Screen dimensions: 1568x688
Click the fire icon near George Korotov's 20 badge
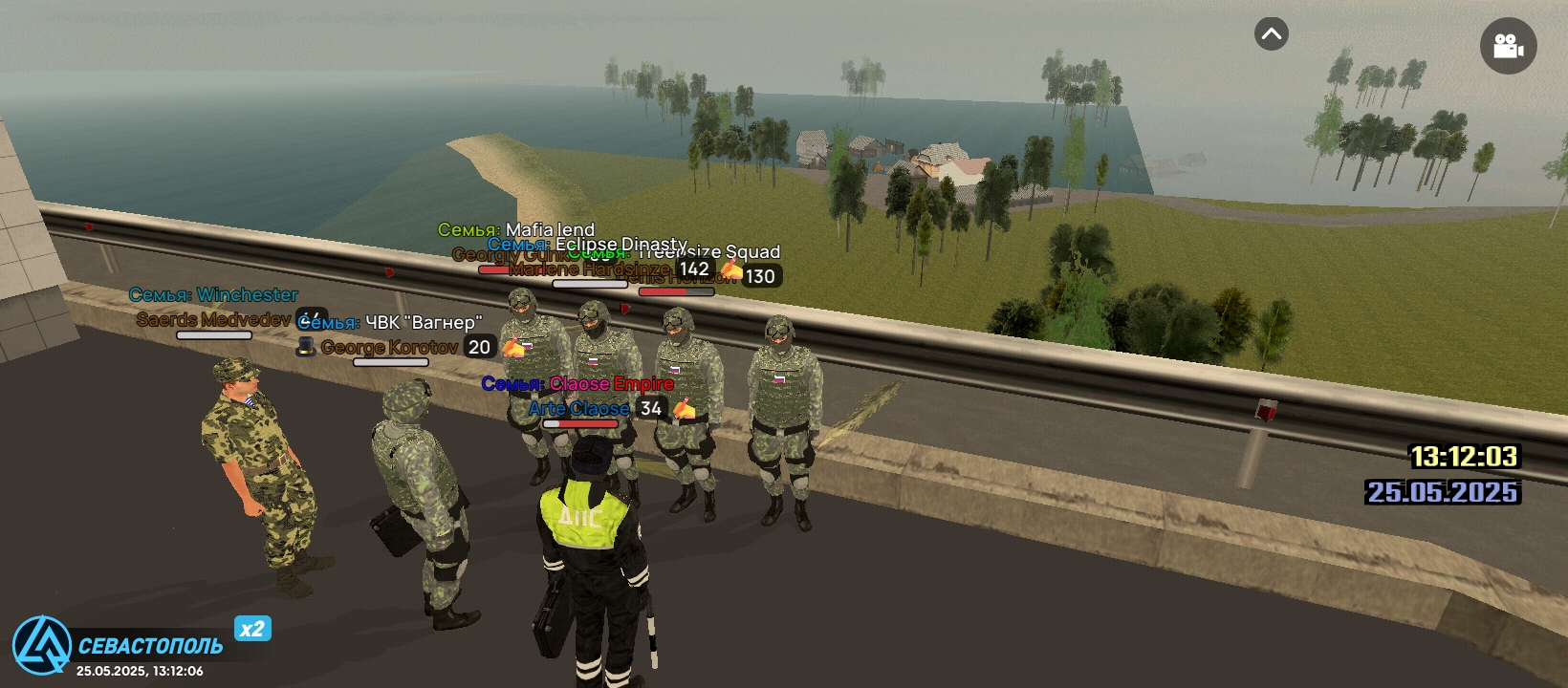pos(512,347)
